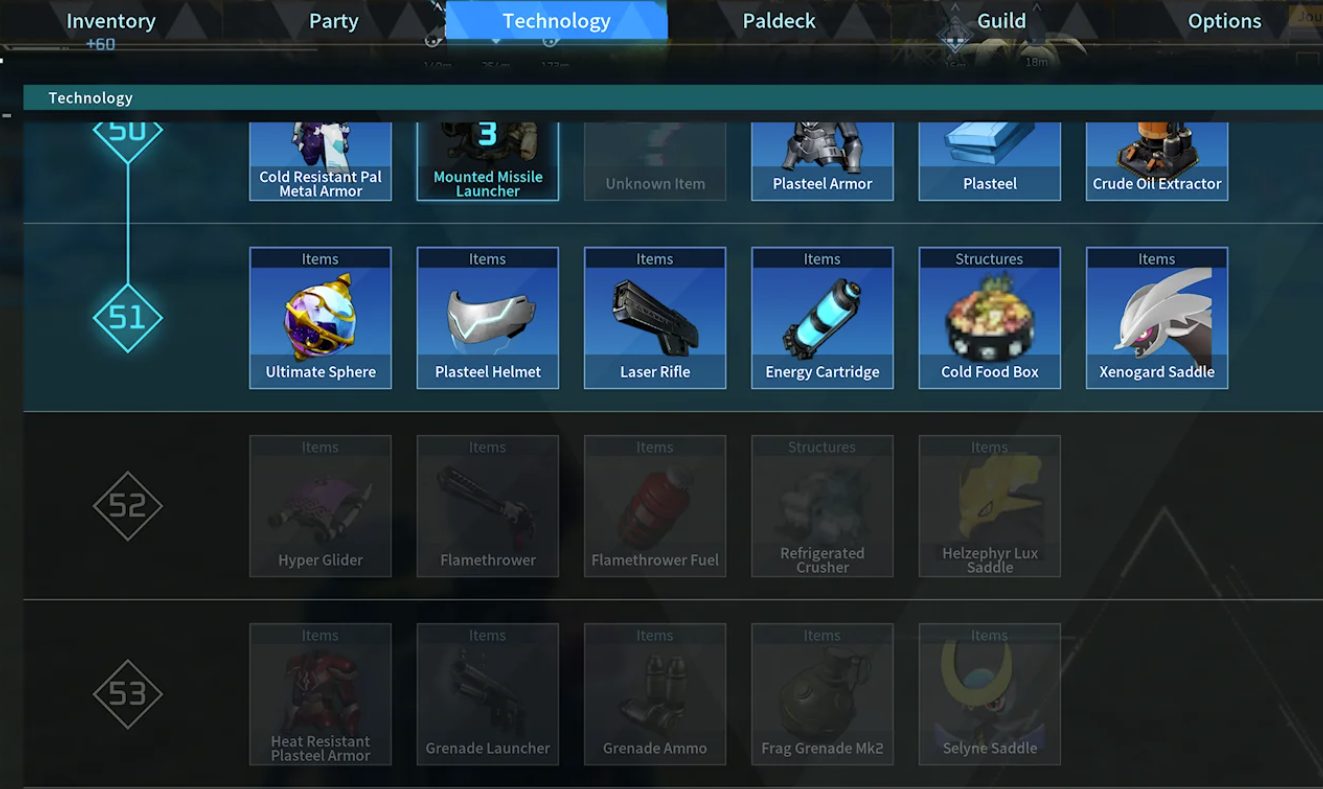Choose the Laser Rifle item icon
1323x789 pixels.
654,315
